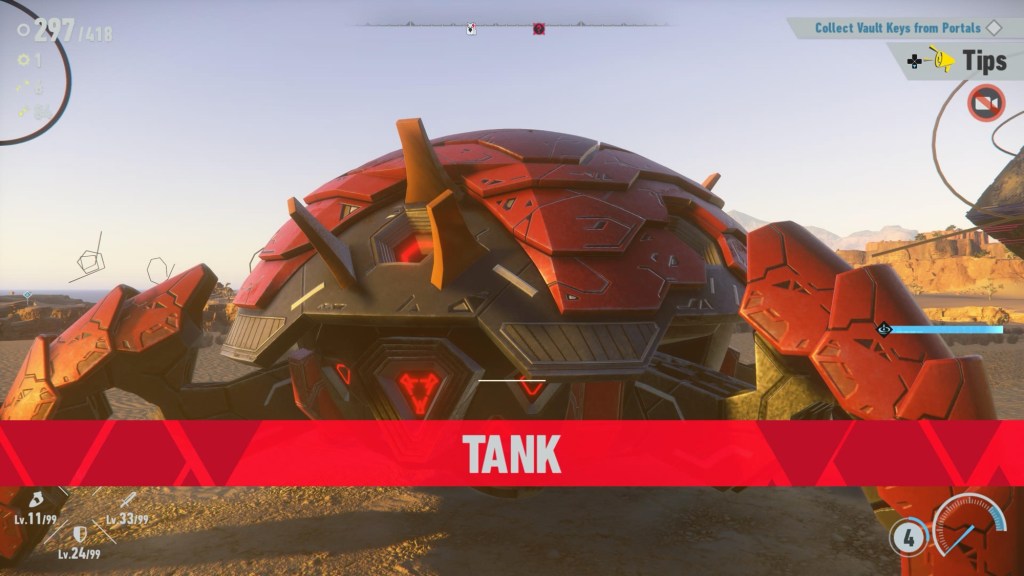Screen dimensions: 1024x576
Task: Click the white card marker on the compass
Action: pos(471,29)
